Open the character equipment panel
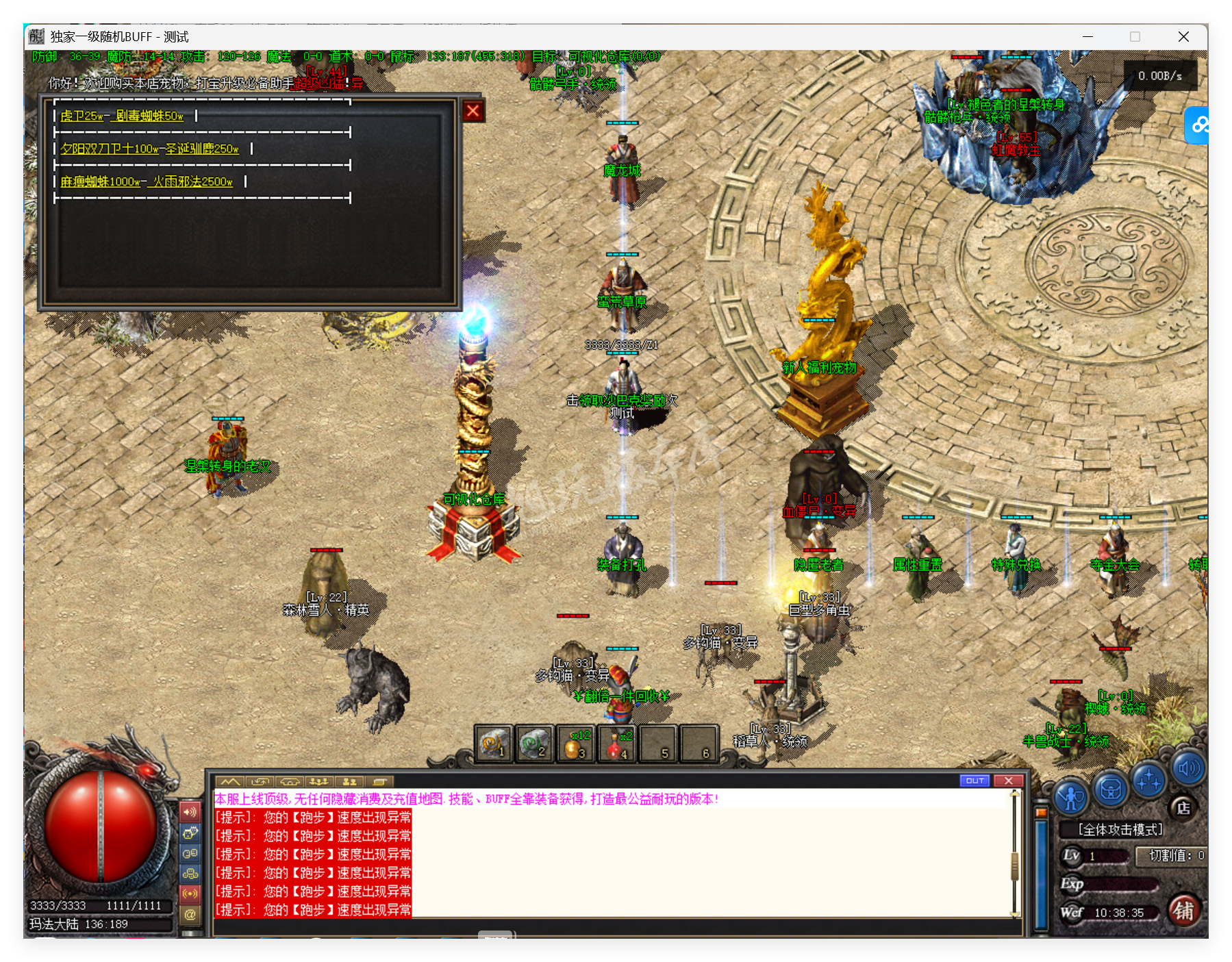The height and width of the screenshot is (962, 1232). [1071, 796]
